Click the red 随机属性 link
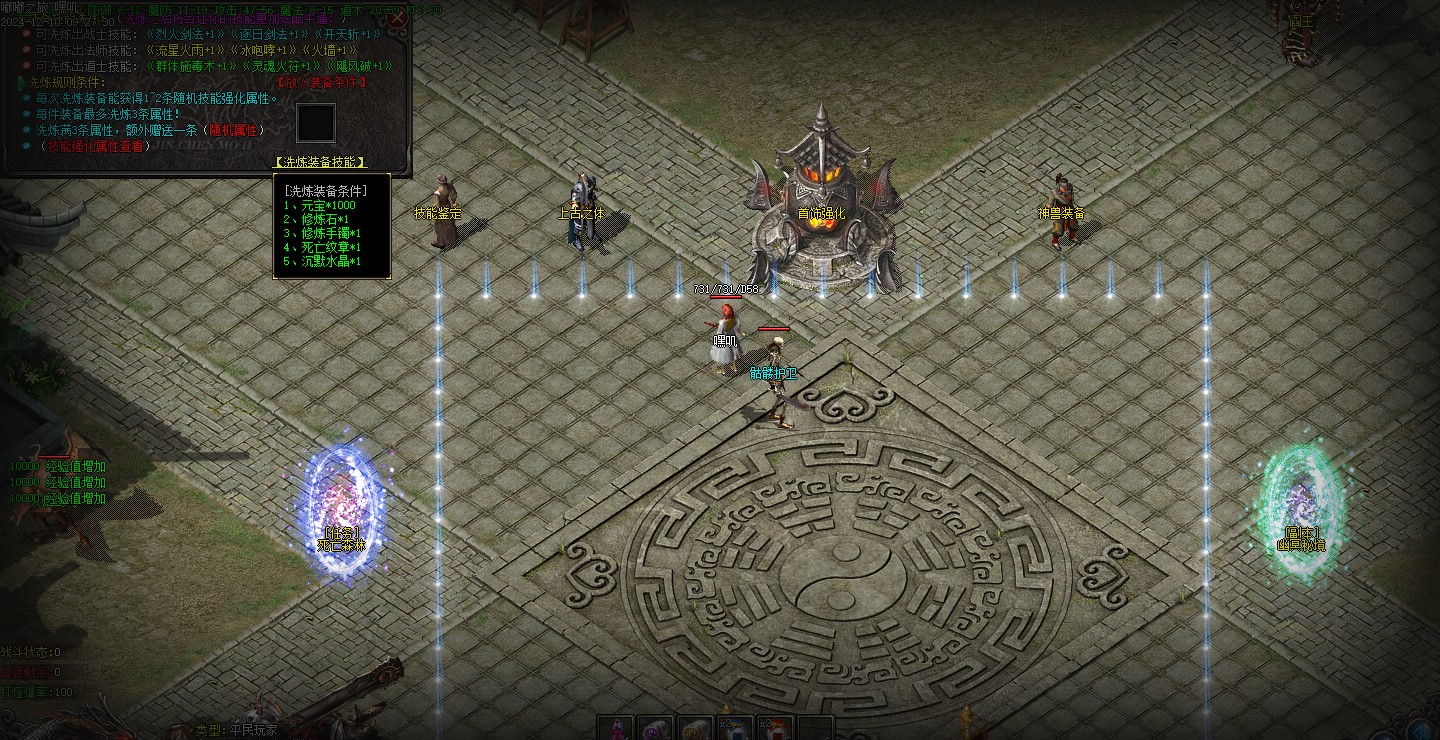The height and width of the screenshot is (740, 1440). 231,130
